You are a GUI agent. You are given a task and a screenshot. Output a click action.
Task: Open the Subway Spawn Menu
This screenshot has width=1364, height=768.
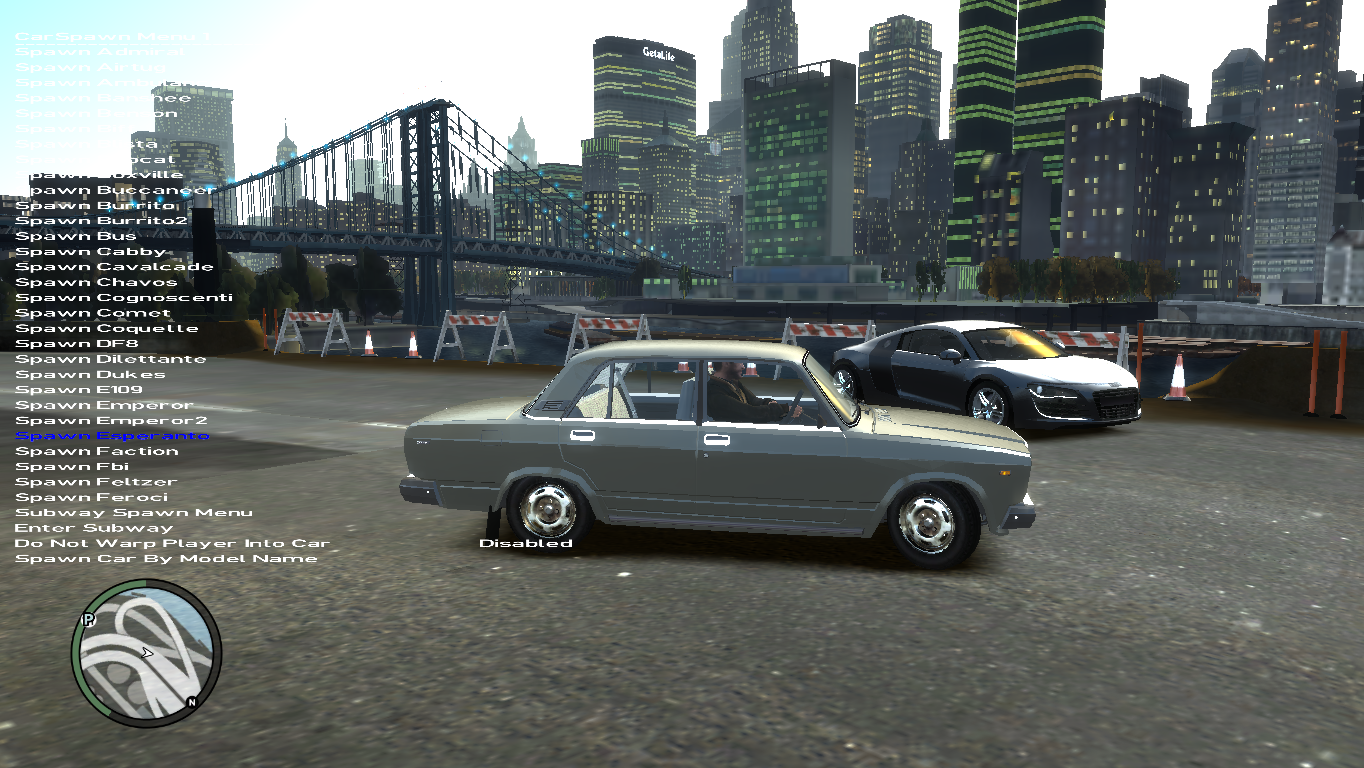point(134,513)
